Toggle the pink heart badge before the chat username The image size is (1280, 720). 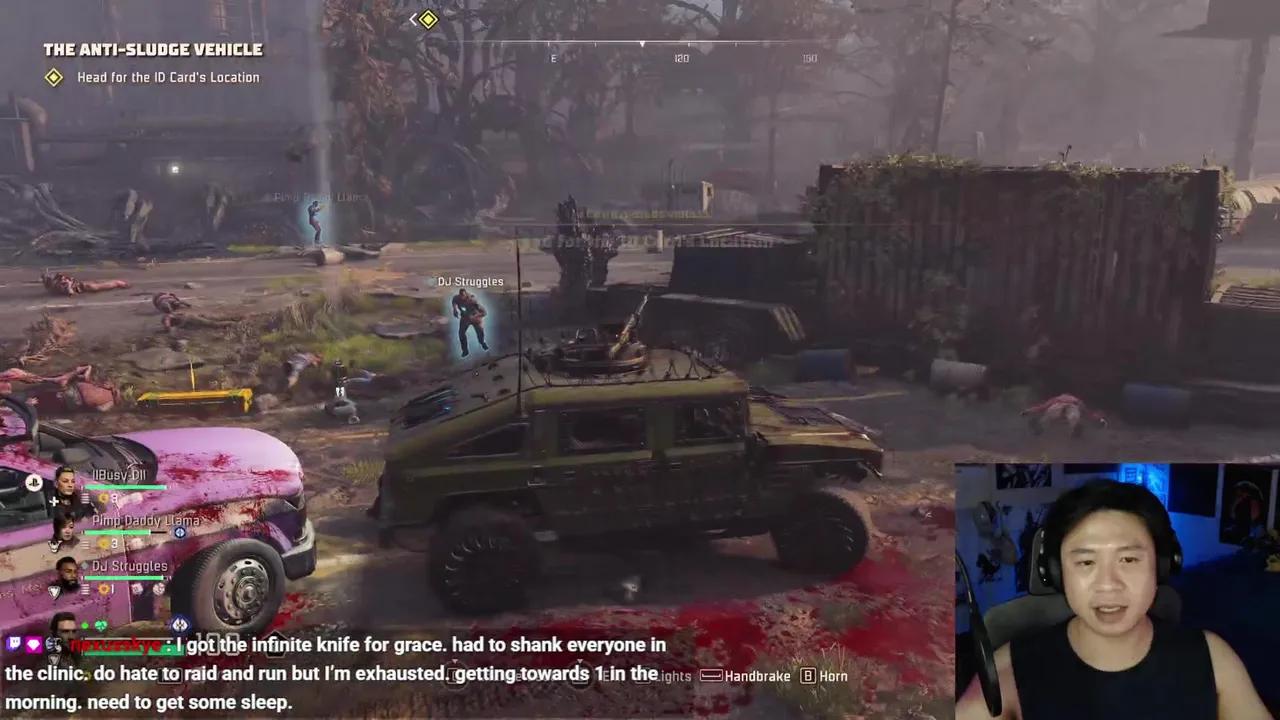tap(34, 644)
